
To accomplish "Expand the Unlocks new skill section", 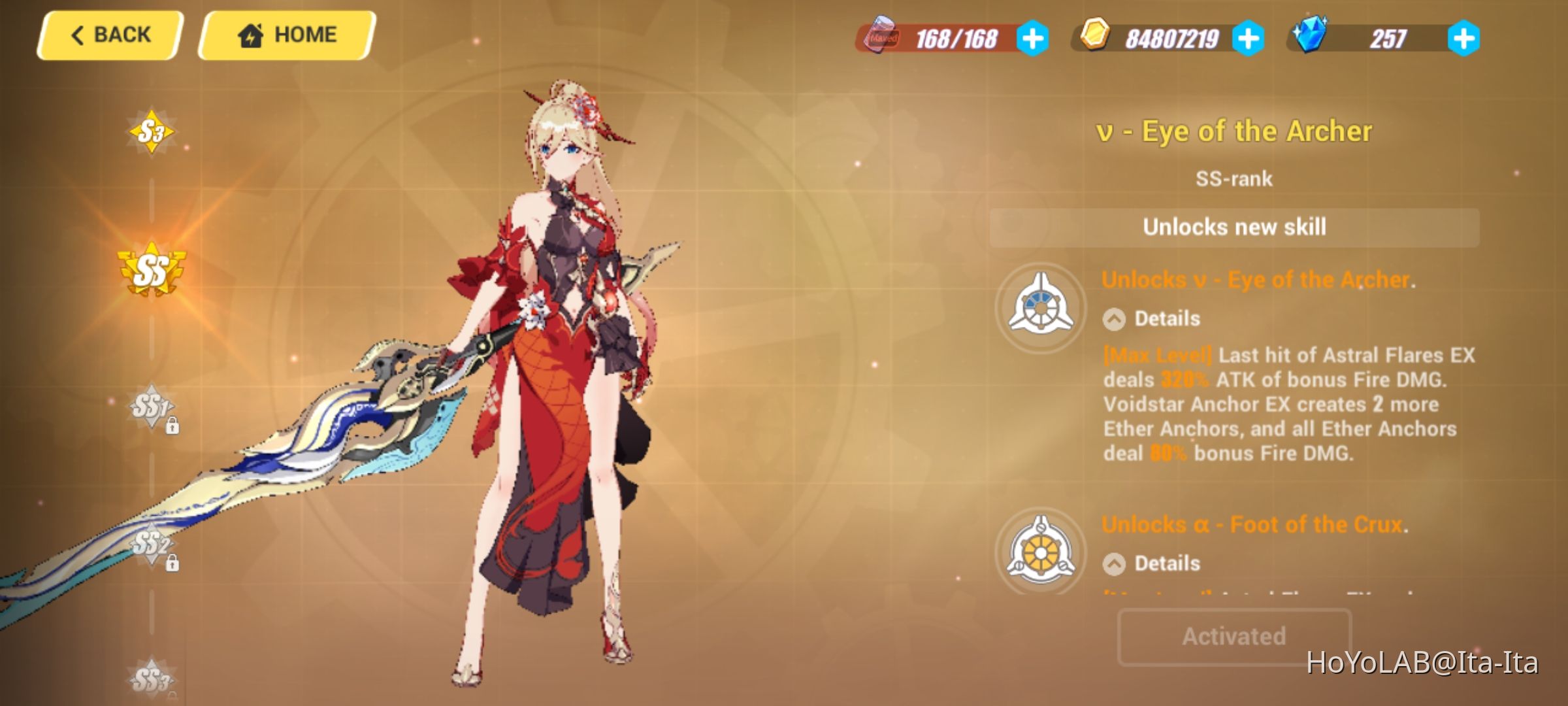I will [x=1235, y=228].
